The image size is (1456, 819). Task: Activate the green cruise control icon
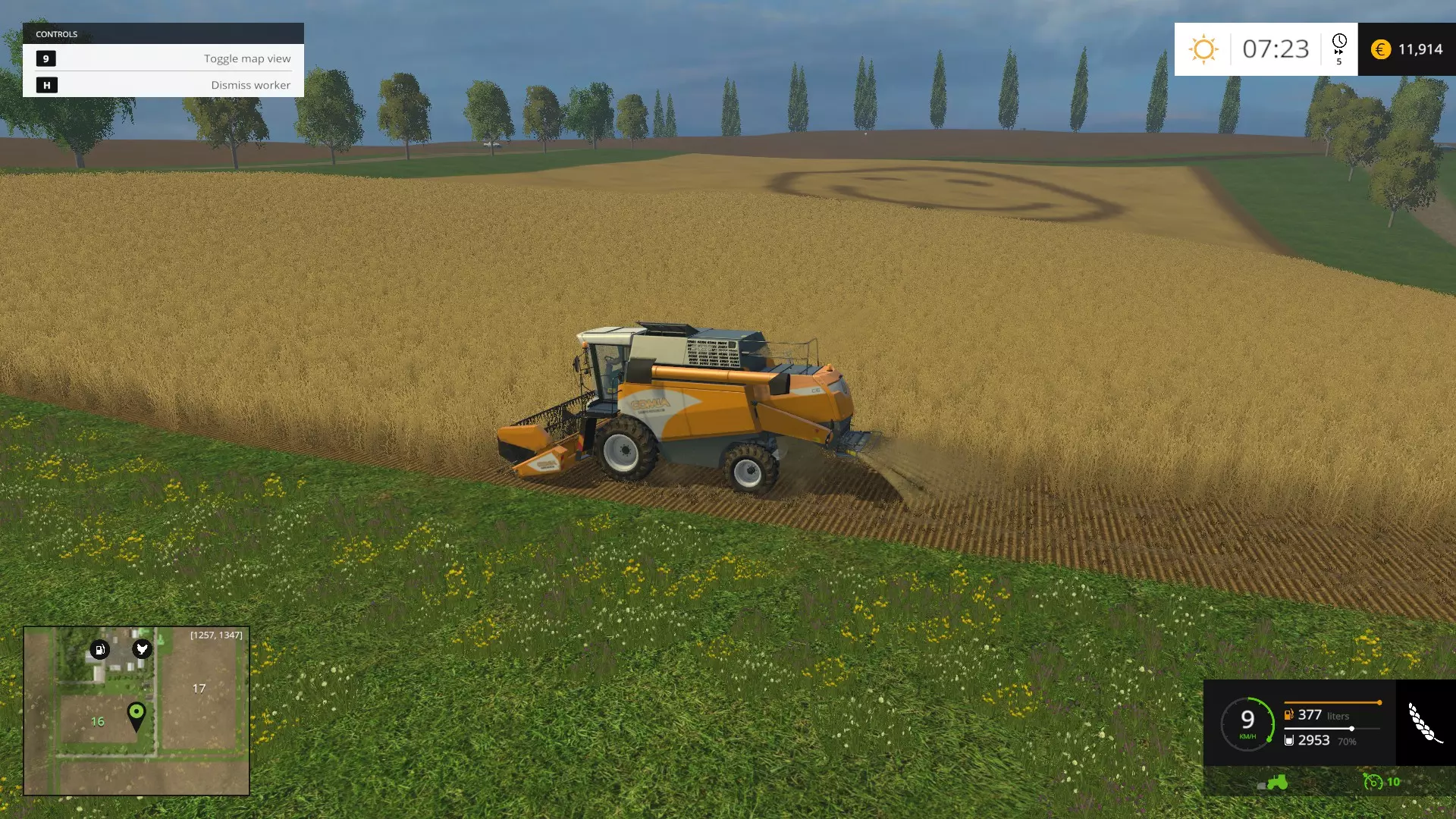pos(1373,782)
